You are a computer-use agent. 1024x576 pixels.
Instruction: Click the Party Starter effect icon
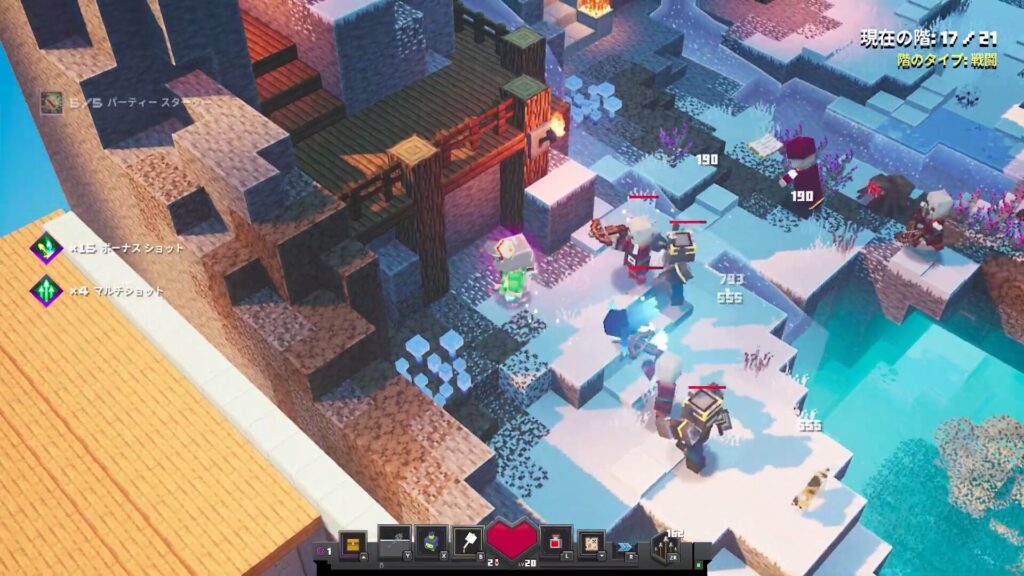pyautogui.click(x=51, y=101)
